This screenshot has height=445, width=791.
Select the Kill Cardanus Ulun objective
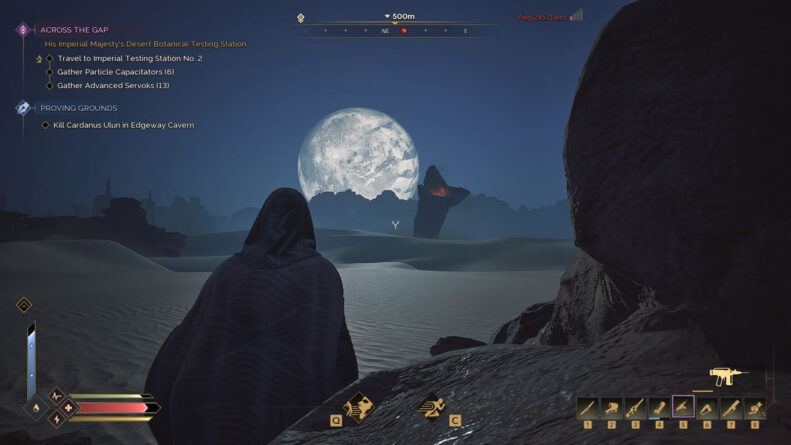123,125
